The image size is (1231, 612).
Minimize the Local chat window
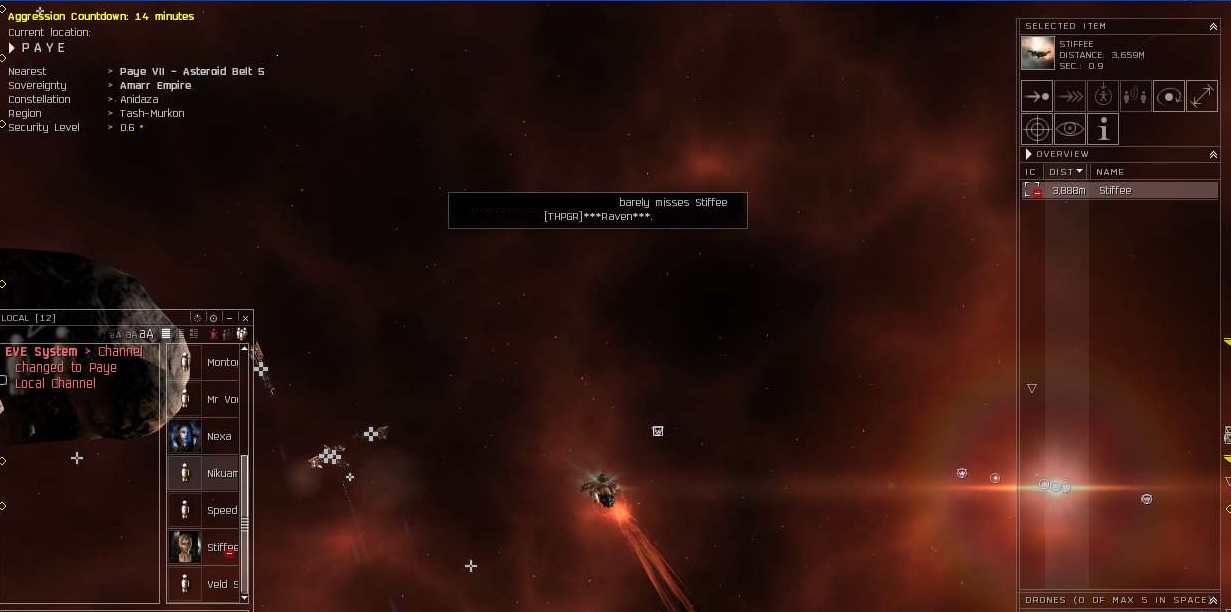(x=229, y=318)
